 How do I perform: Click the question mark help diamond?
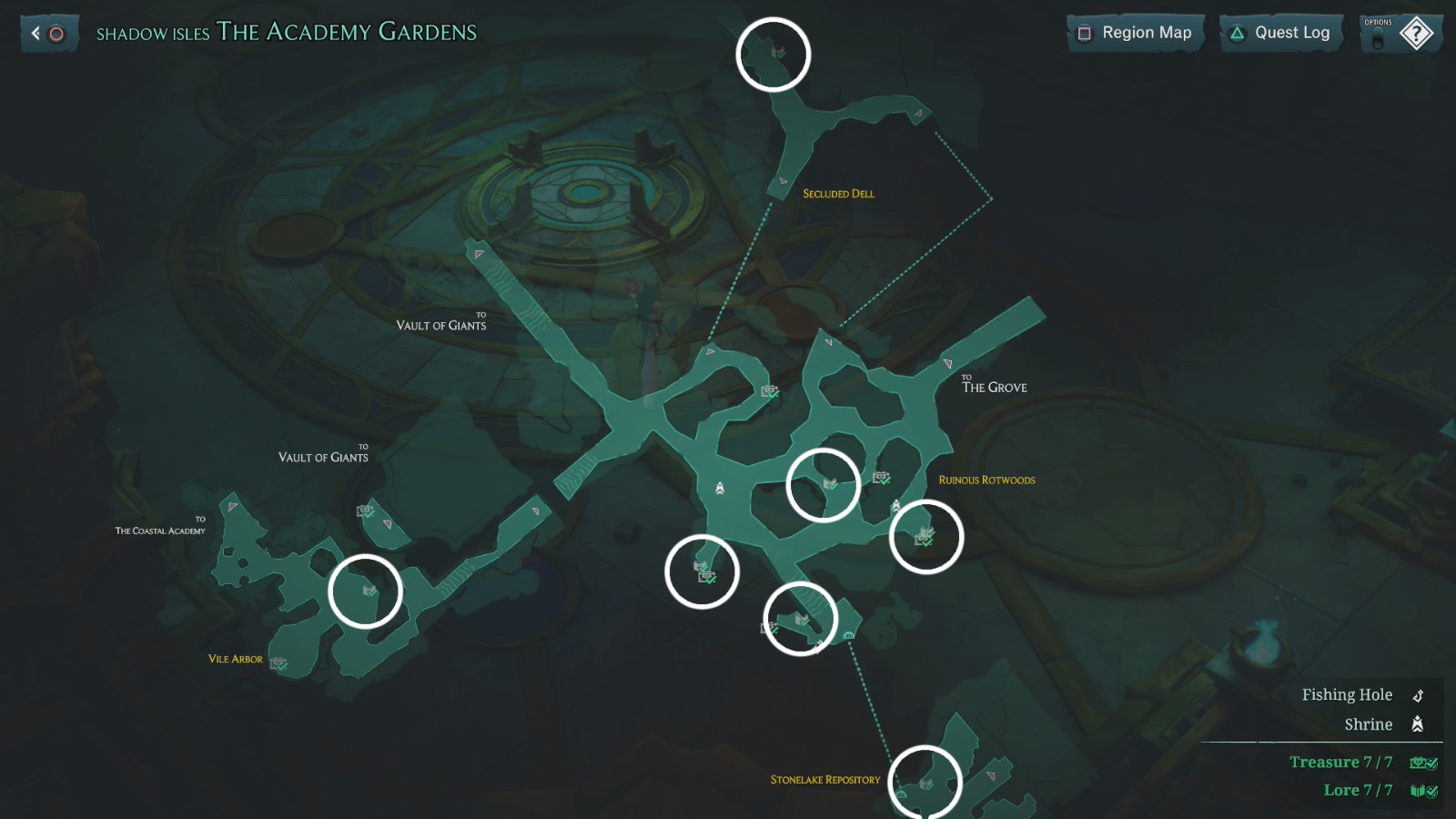coord(1418,33)
